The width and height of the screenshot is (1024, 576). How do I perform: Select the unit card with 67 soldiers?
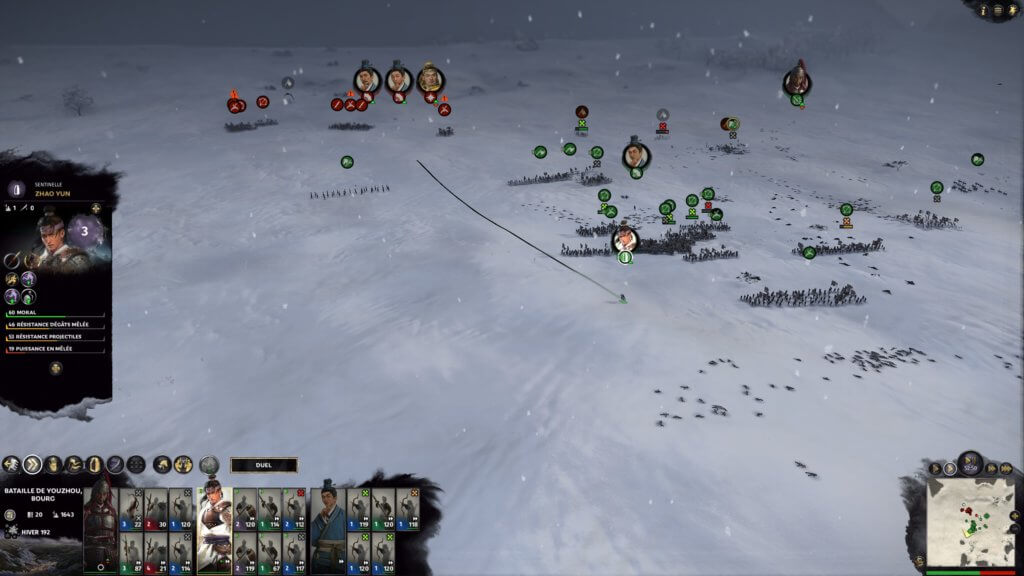(x=269, y=552)
